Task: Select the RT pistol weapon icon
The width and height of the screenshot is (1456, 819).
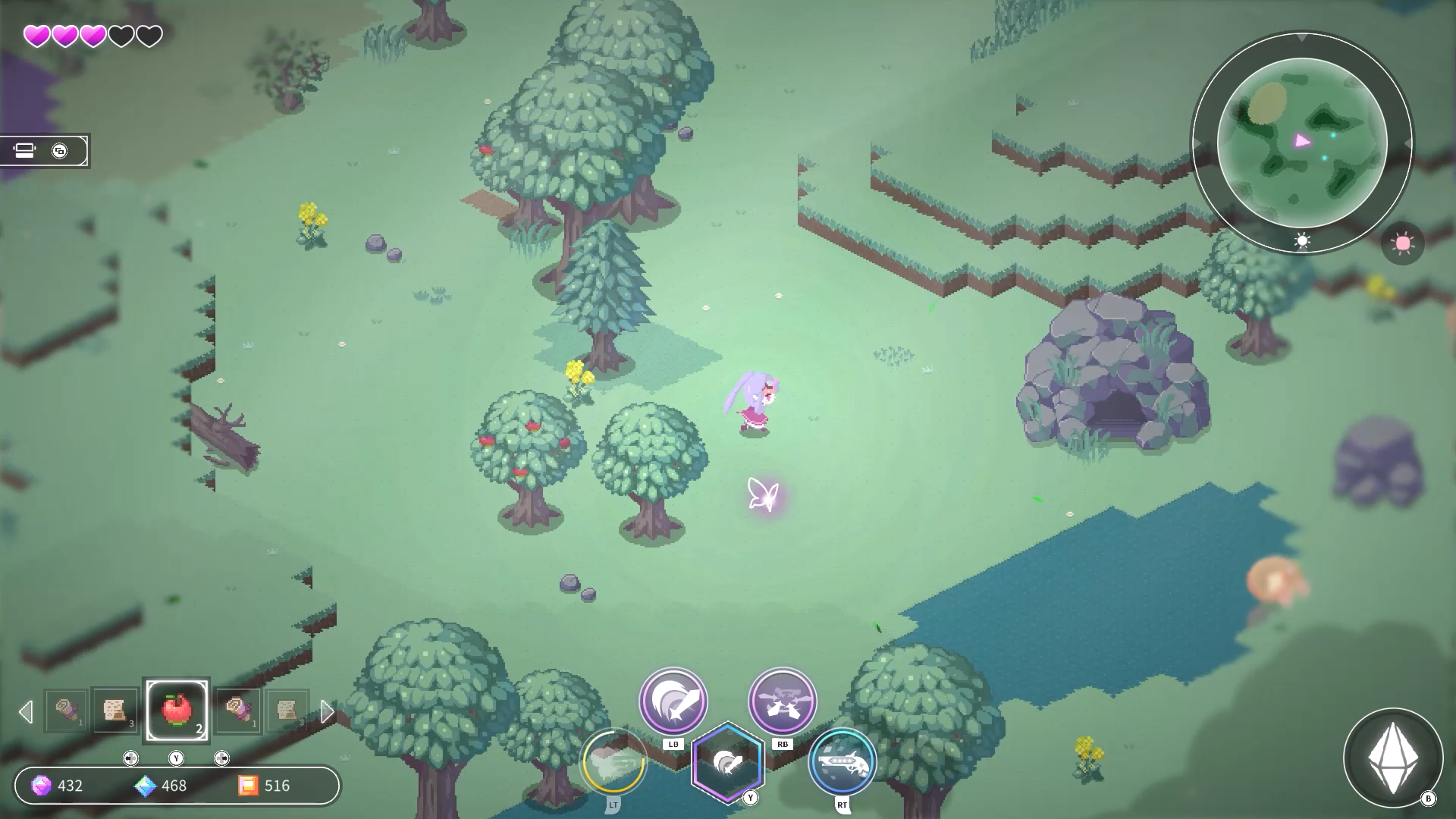Action: coord(842,763)
